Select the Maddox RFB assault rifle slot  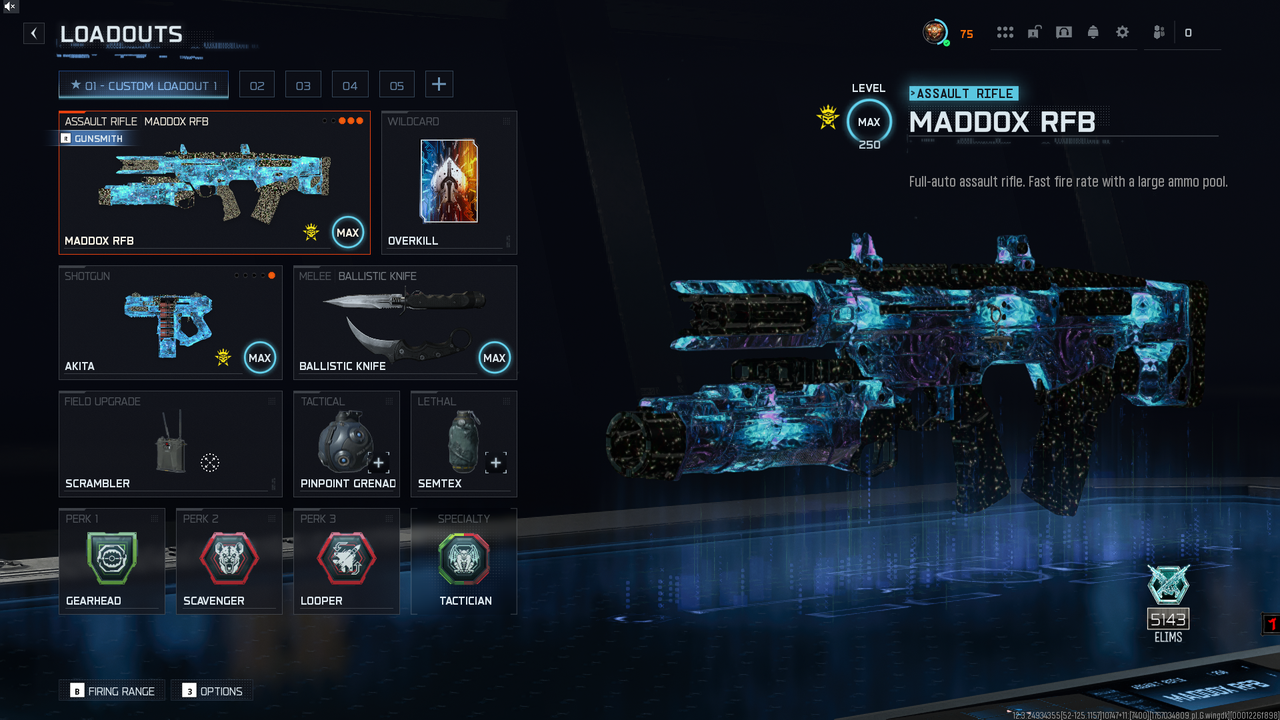pyautogui.click(x=214, y=183)
